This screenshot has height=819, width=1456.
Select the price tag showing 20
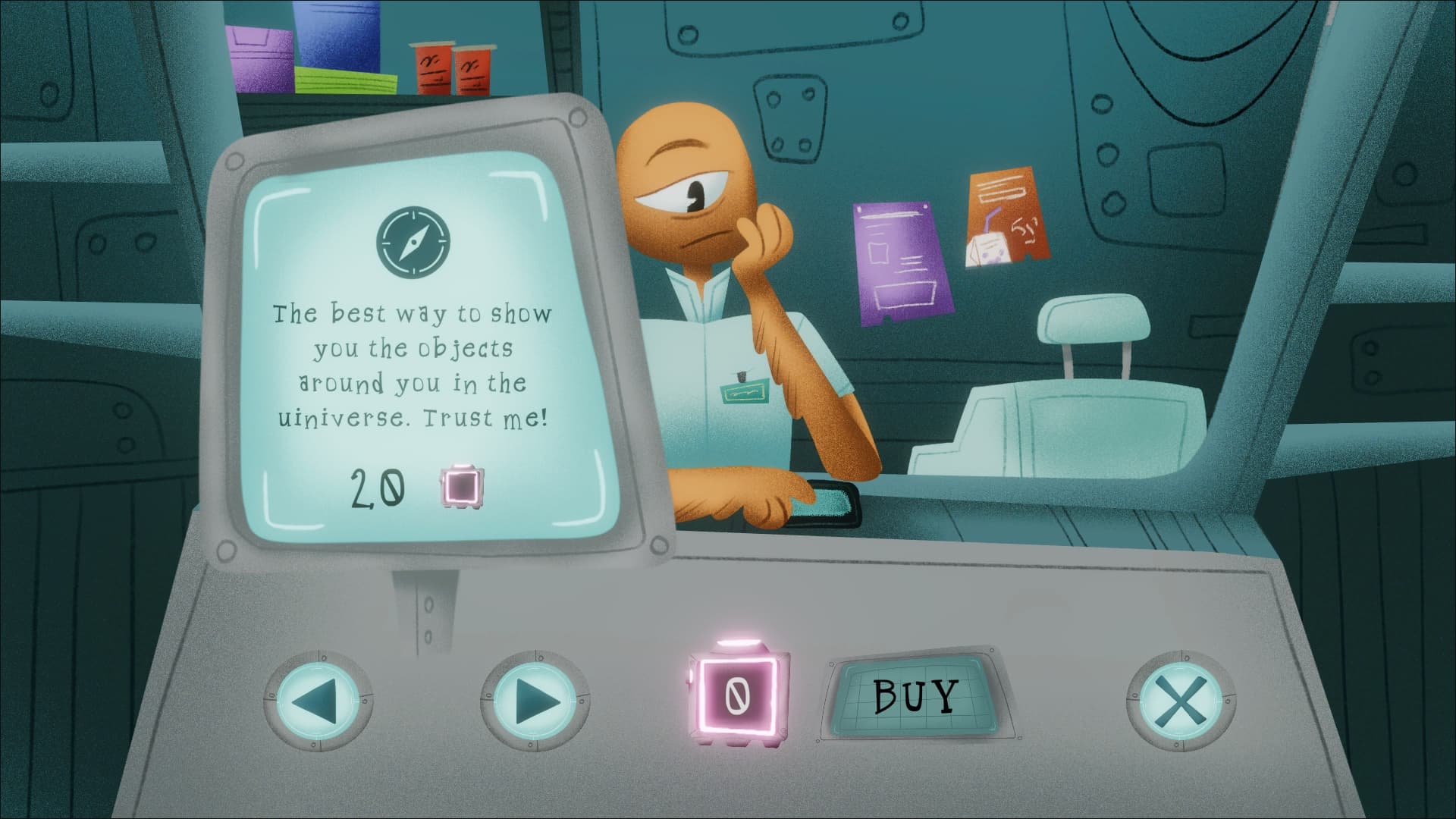[377, 489]
